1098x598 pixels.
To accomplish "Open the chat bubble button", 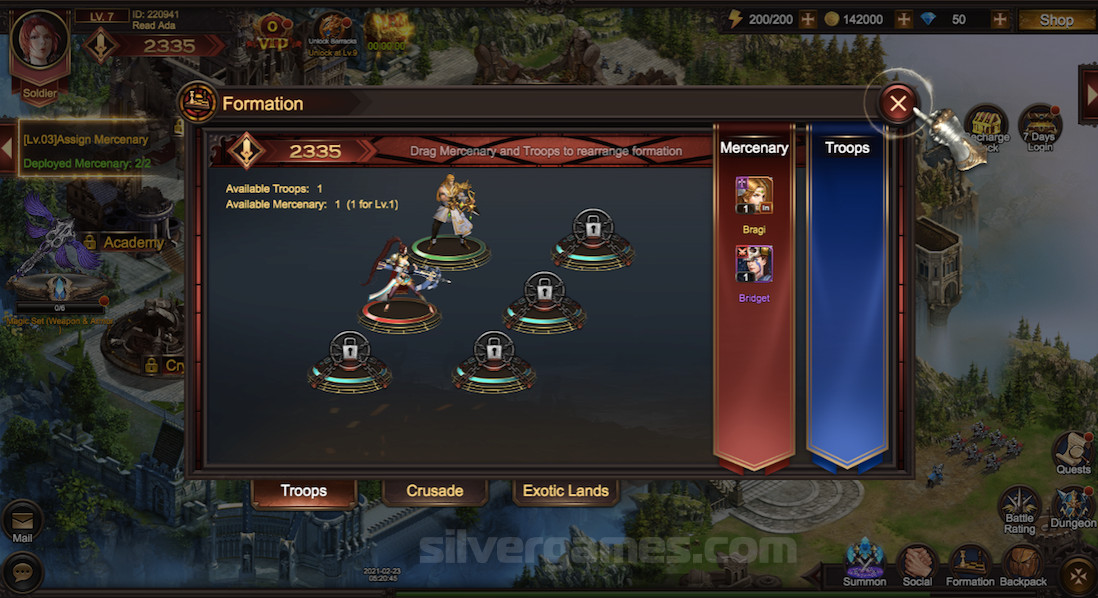I will [x=22, y=572].
